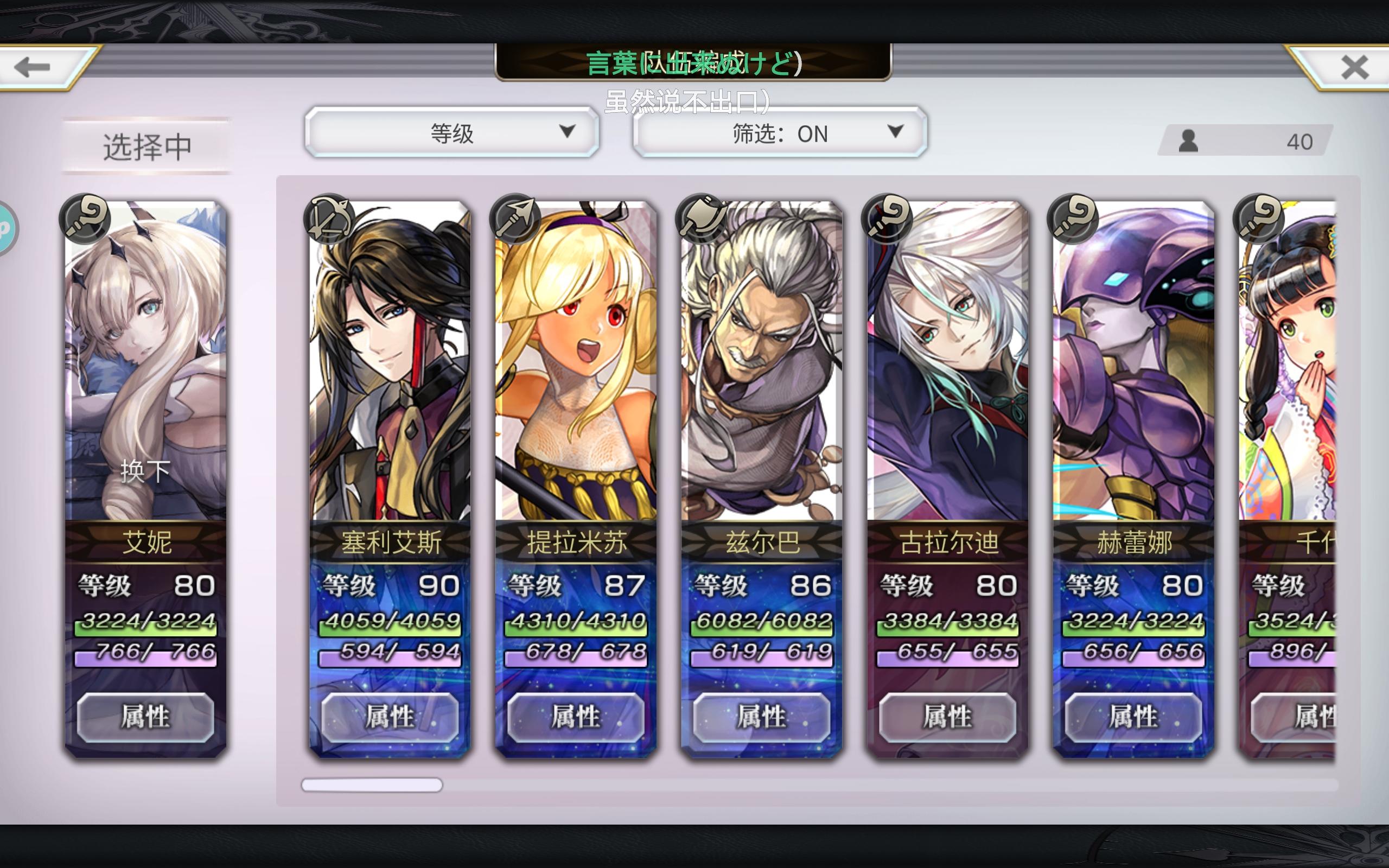Click the weapon icon on 赫蕾娜's card

point(1074,219)
